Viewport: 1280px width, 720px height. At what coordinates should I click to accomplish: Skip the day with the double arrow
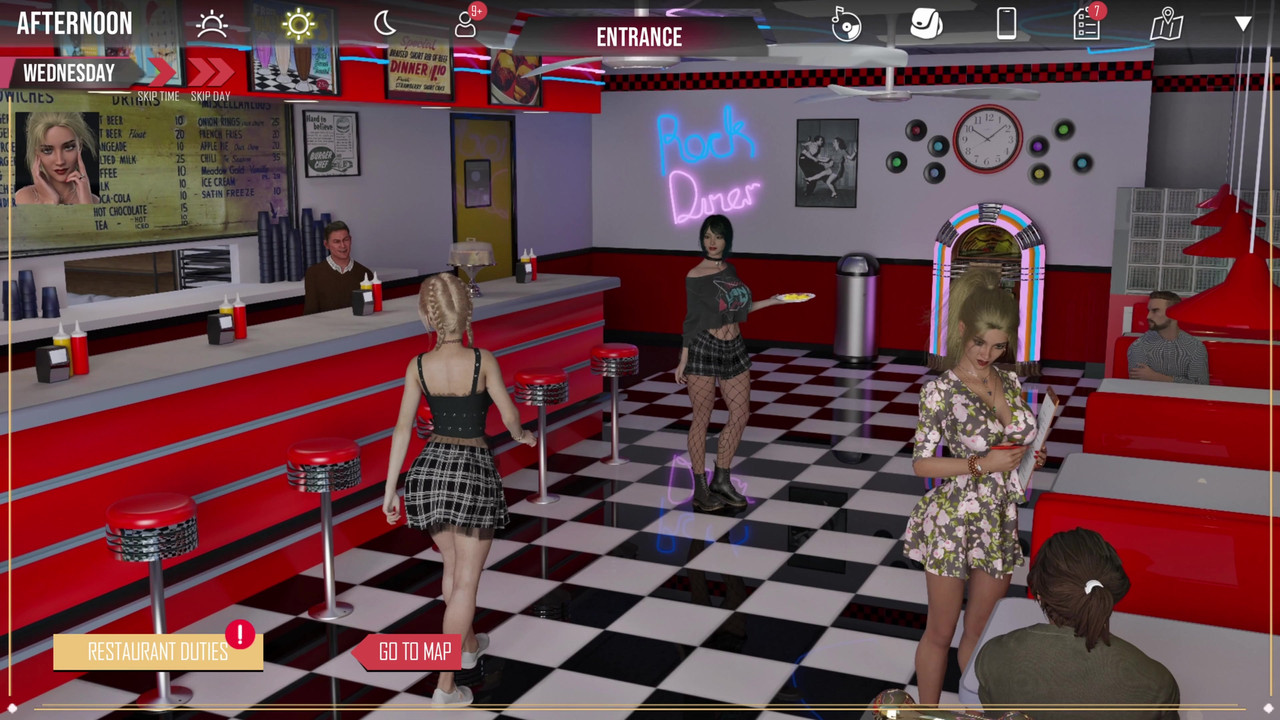(210, 72)
